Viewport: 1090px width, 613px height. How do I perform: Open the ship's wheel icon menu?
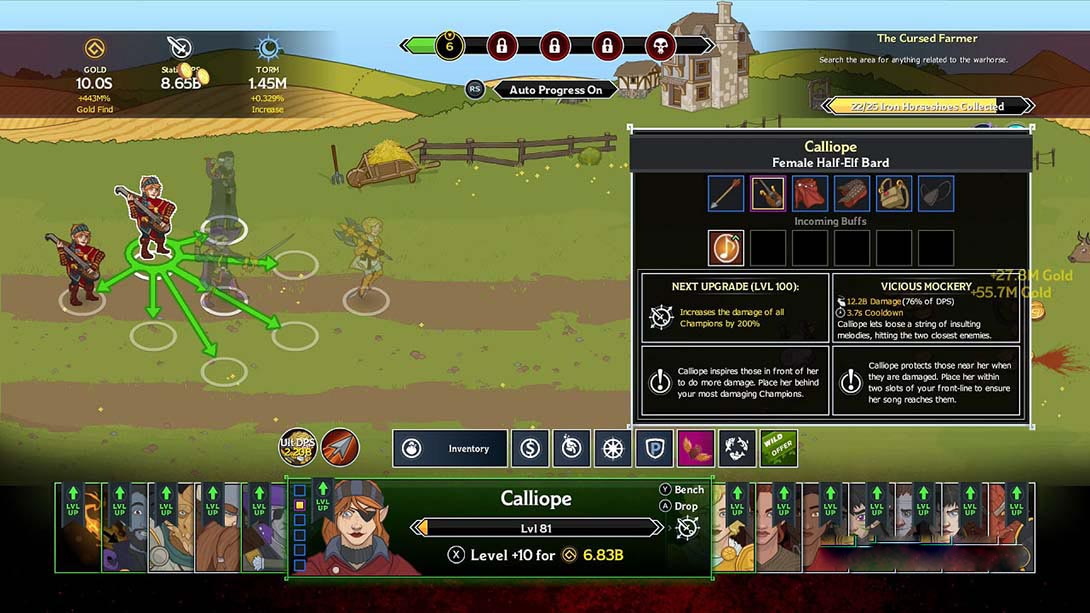coord(612,449)
